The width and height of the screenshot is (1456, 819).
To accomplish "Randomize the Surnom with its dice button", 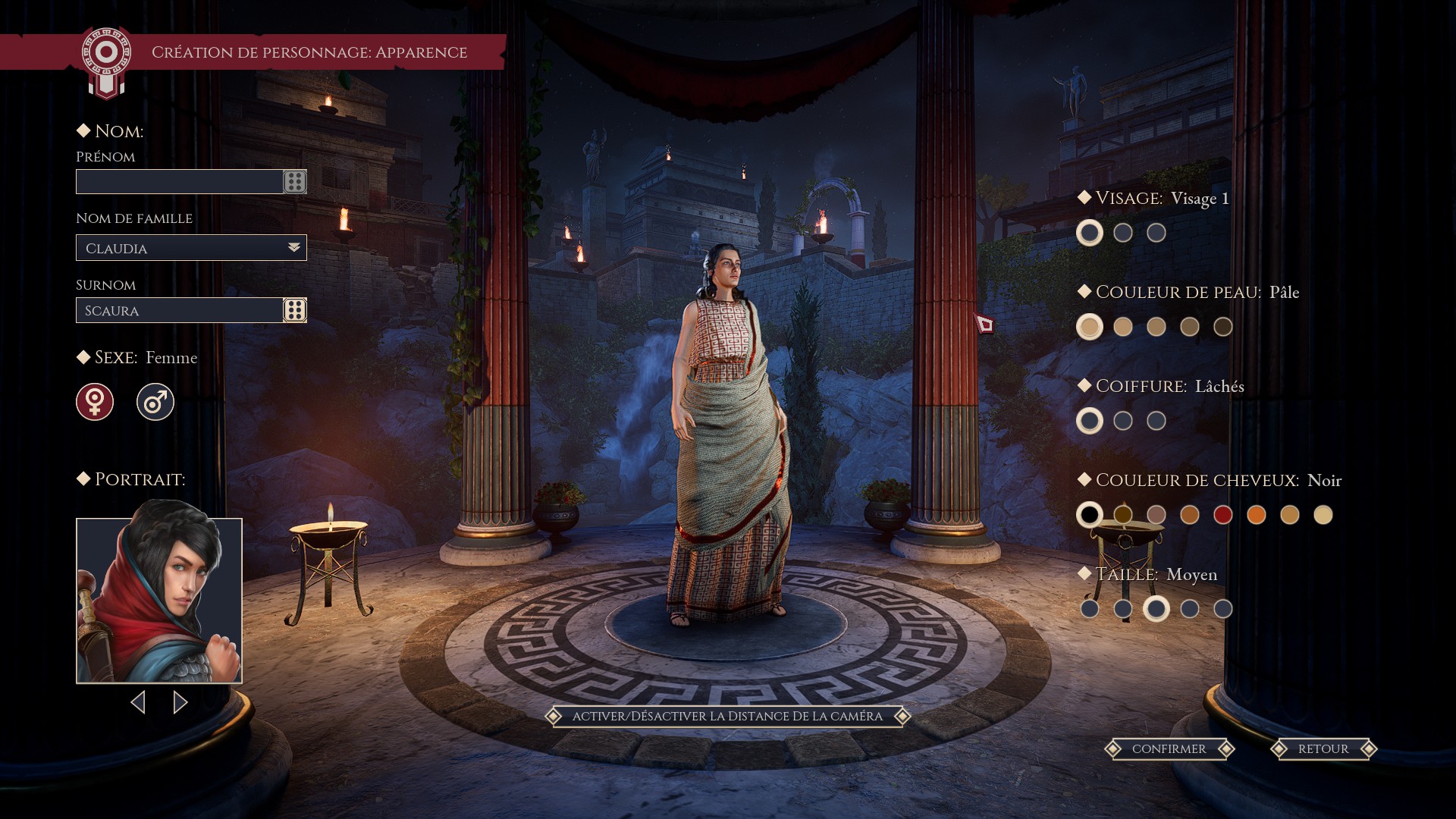I will pyautogui.click(x=295, y=310).
